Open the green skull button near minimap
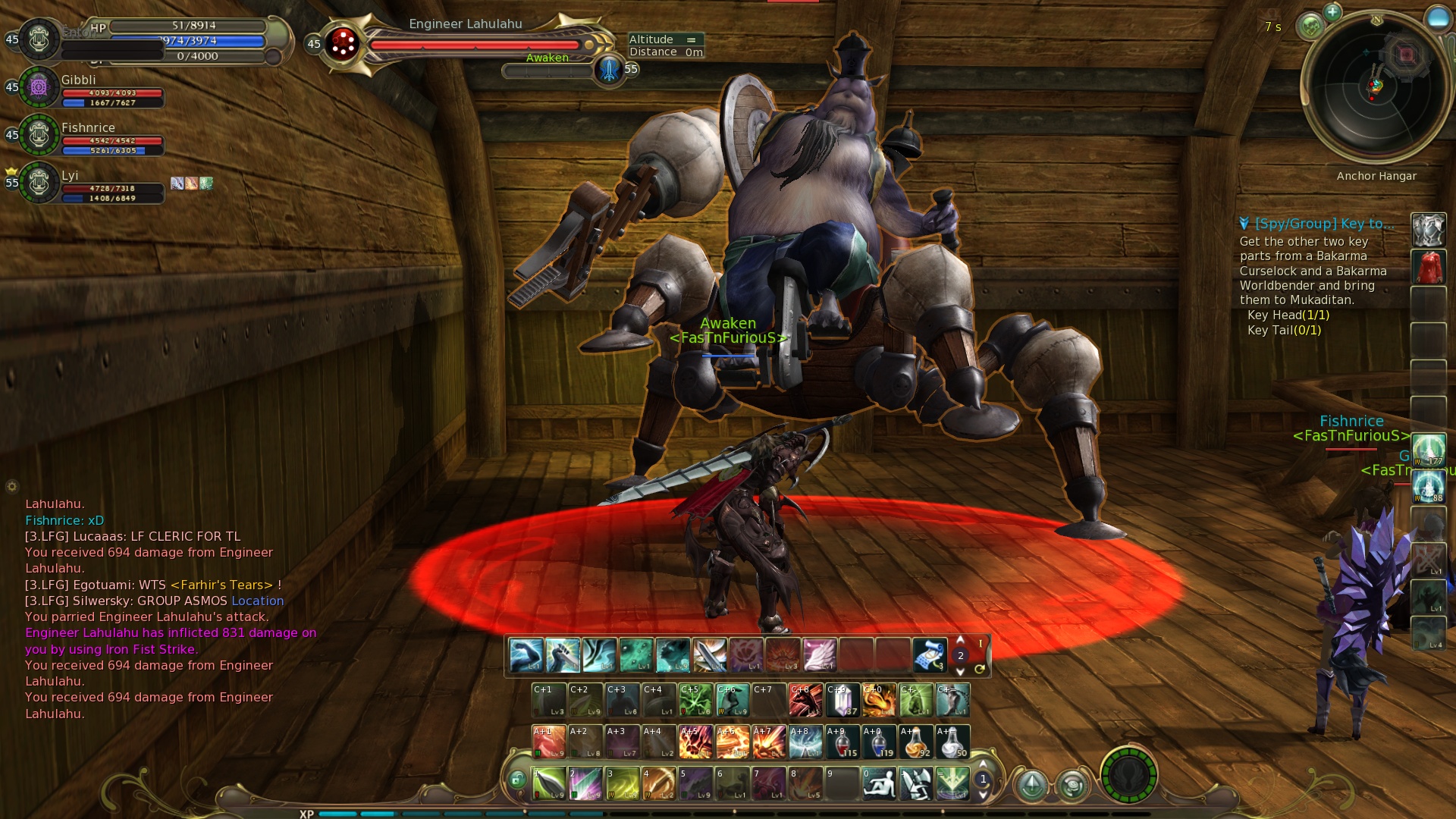The width and height of the screenshot is (1456, 819). pos(1310,27)
